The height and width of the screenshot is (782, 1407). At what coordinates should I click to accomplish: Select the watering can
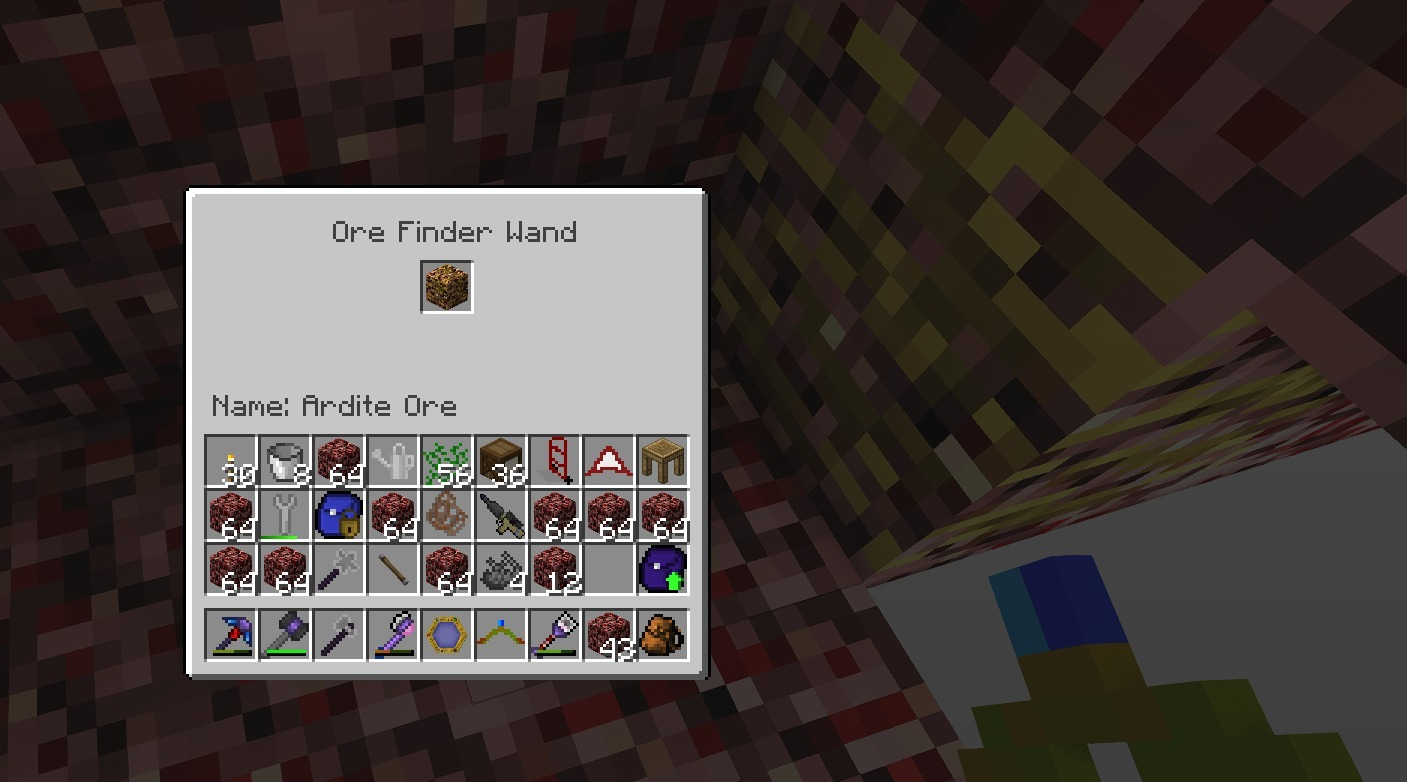pos(393,460)
